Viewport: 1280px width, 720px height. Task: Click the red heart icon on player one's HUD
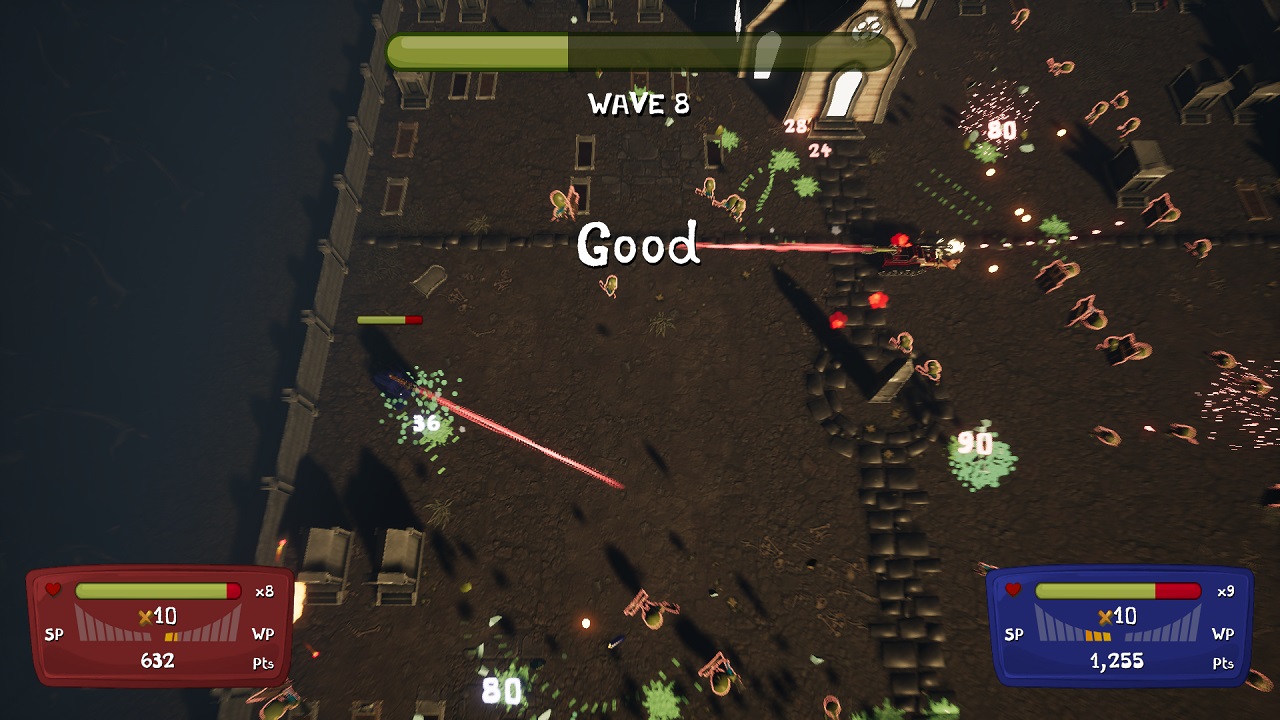[x=54, y=590]
